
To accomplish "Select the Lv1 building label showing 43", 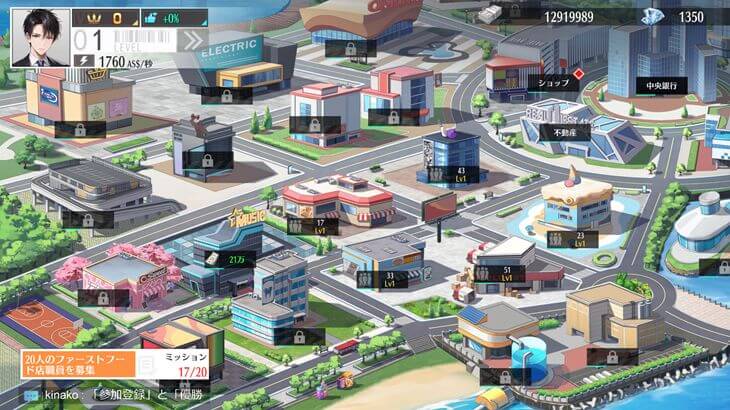I will pos(451,175).
